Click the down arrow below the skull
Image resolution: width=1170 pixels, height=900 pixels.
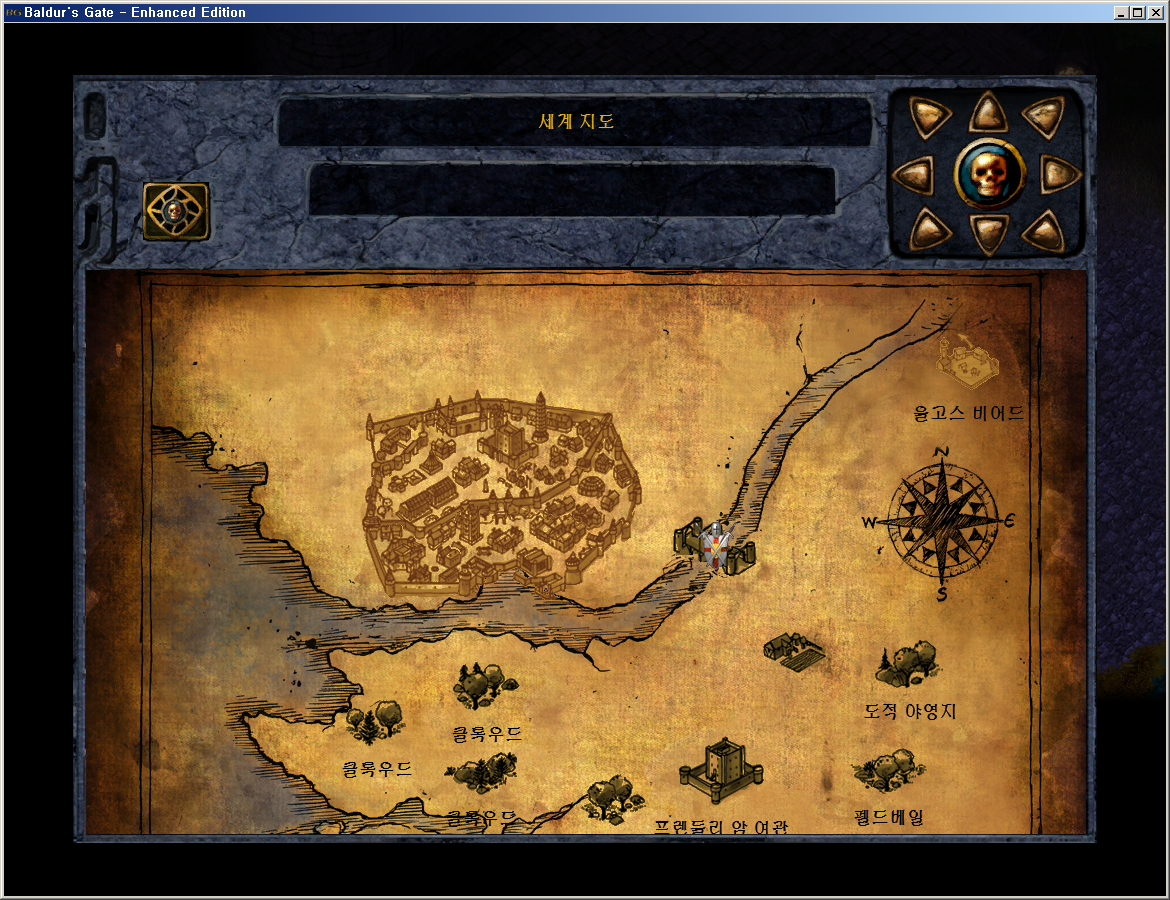pyautogui.click(x=988, y=234)
